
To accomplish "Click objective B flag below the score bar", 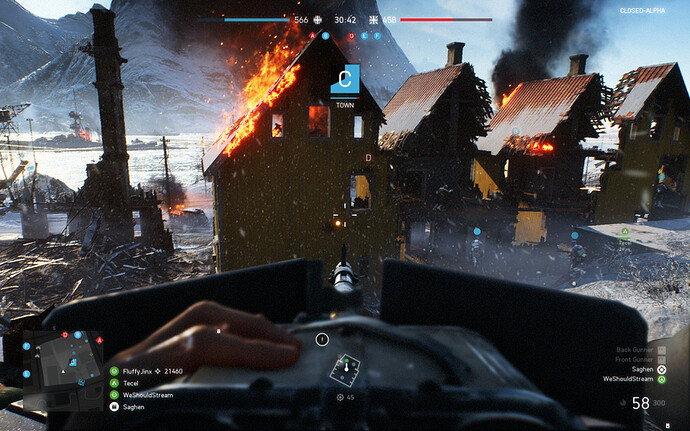I will 326,34.
